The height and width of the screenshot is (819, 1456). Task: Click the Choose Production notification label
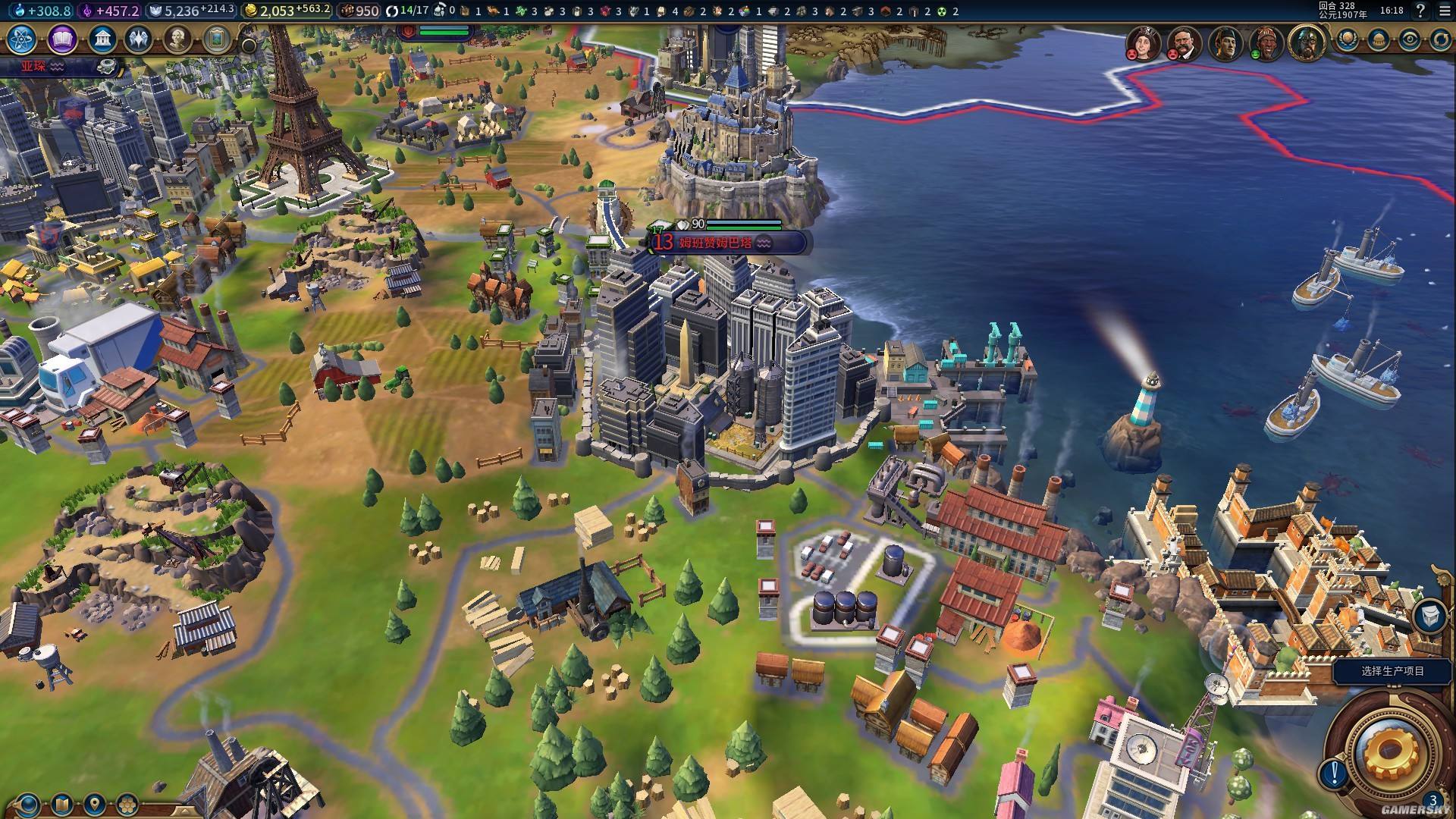(x=1392, y=671)
